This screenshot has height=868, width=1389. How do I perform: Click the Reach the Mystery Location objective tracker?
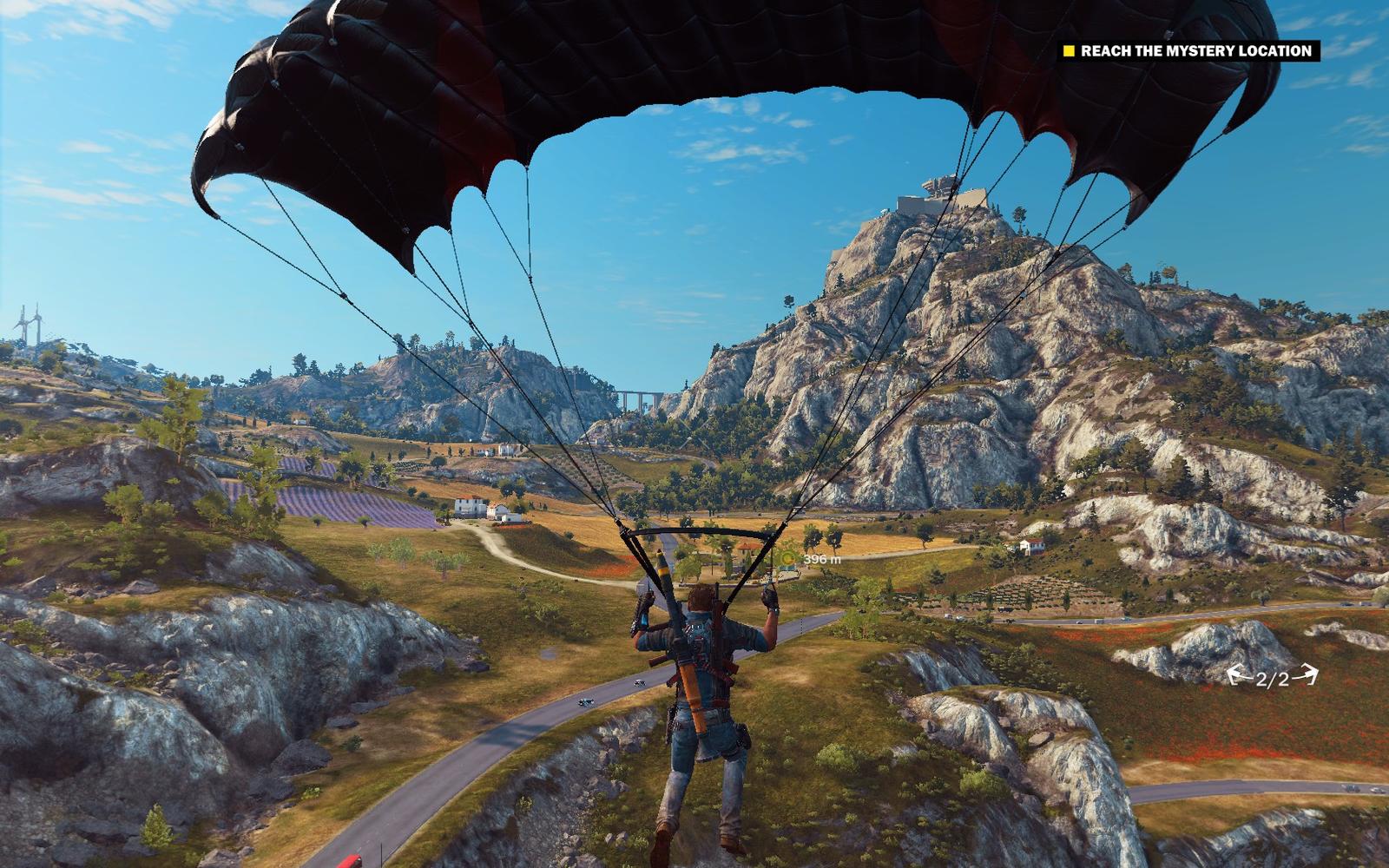click(1188, 51)
